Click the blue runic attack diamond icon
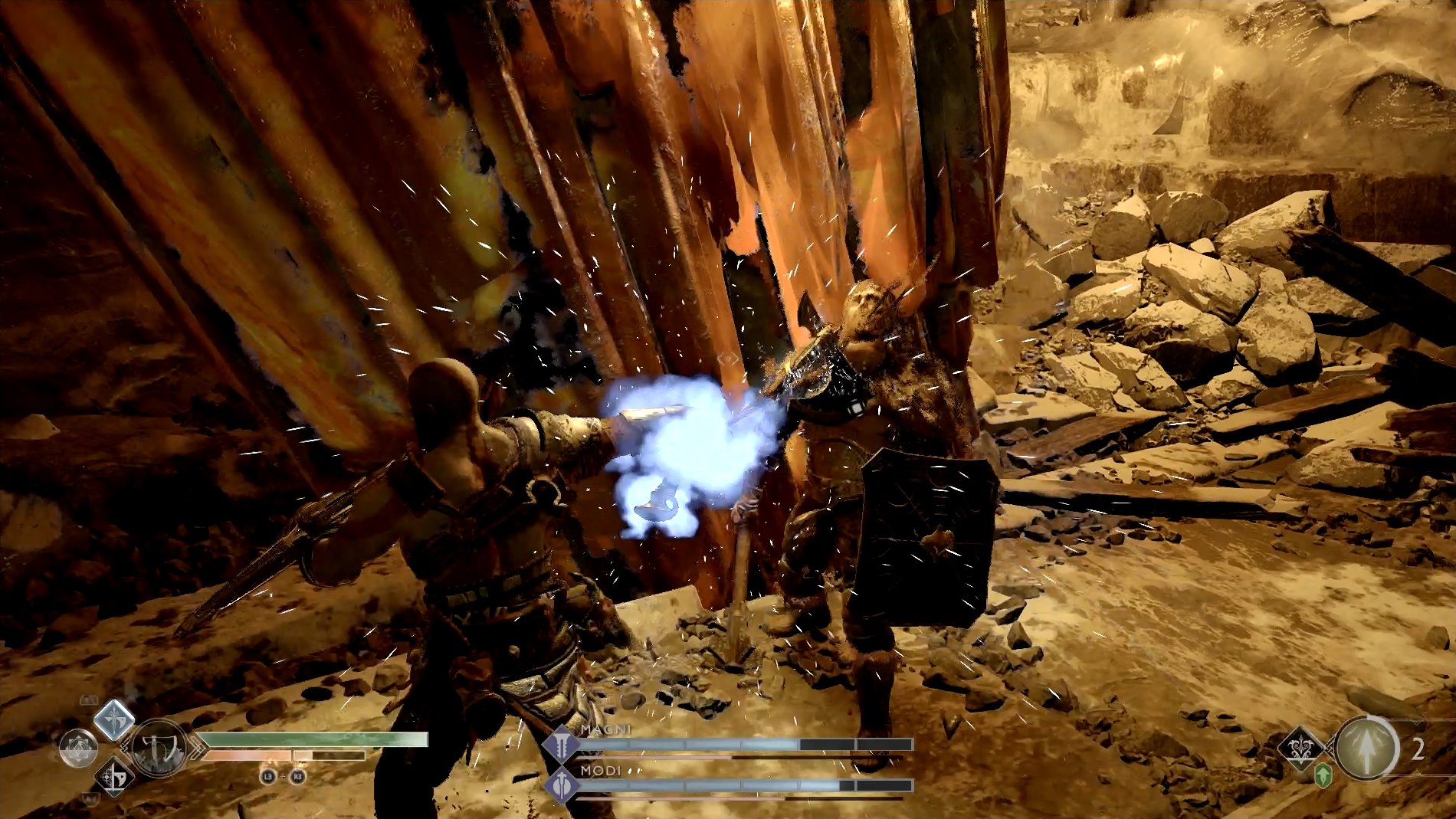1456x819 pixels. coord(113,720)
